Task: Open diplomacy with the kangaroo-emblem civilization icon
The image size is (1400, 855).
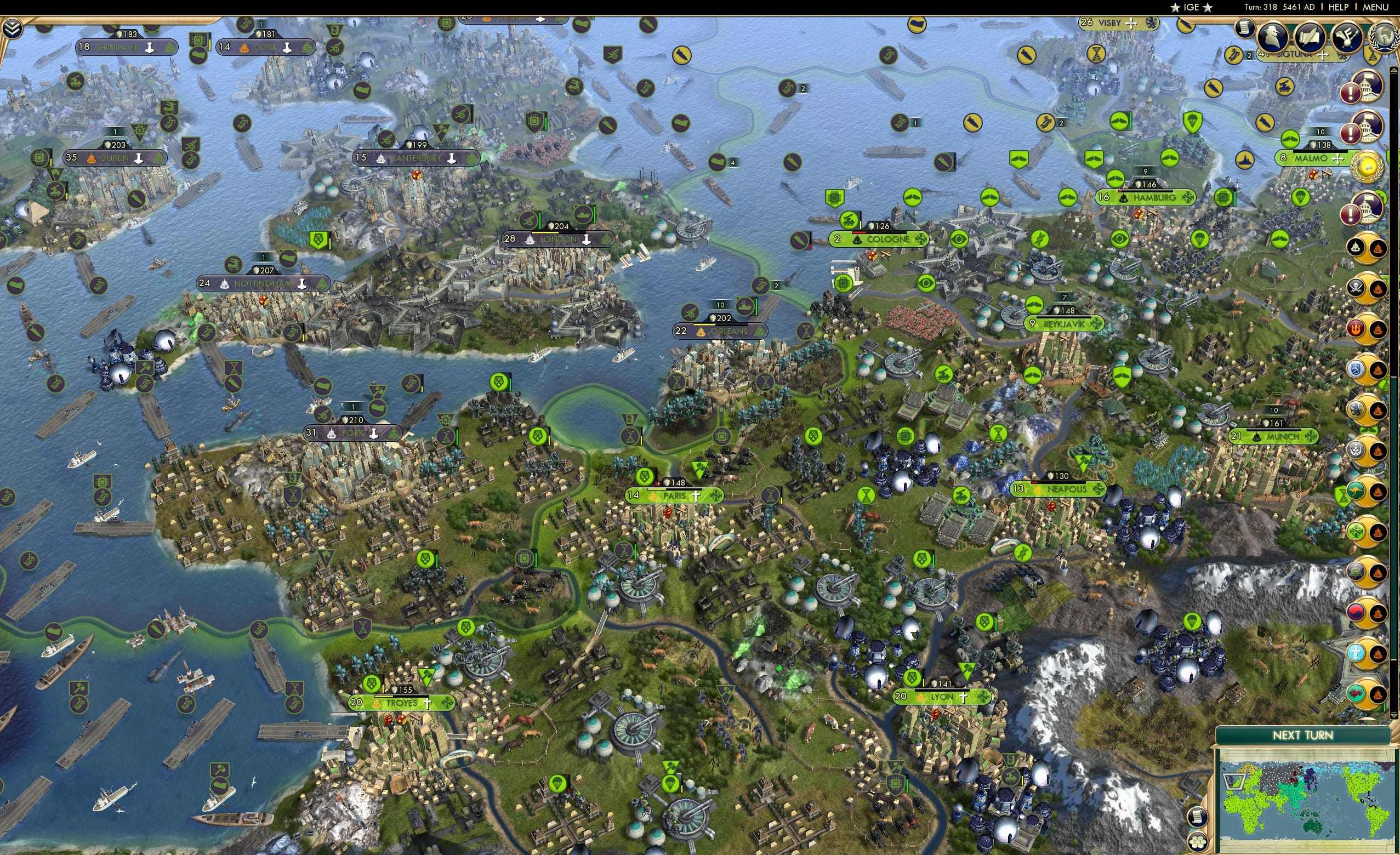Action: (1356, 491)
